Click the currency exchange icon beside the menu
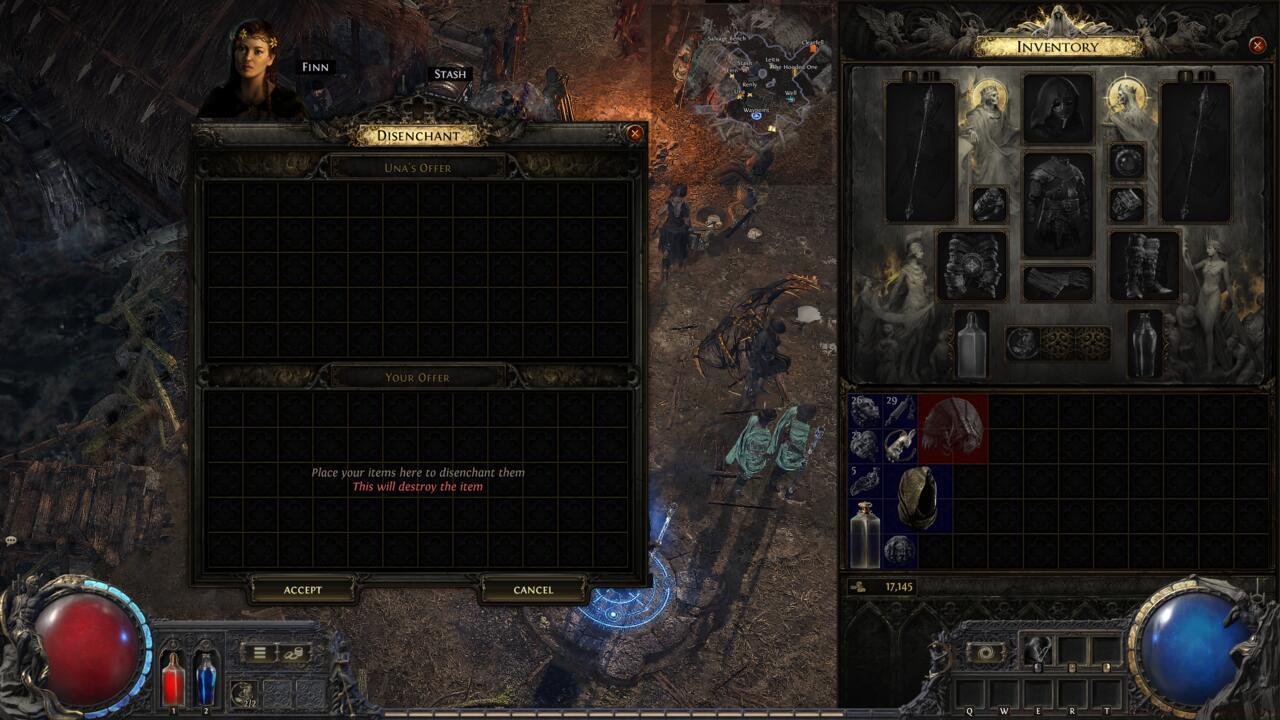Image resolution: width=1280 pixels, height=720 pixels. click(x=295, y=652)
